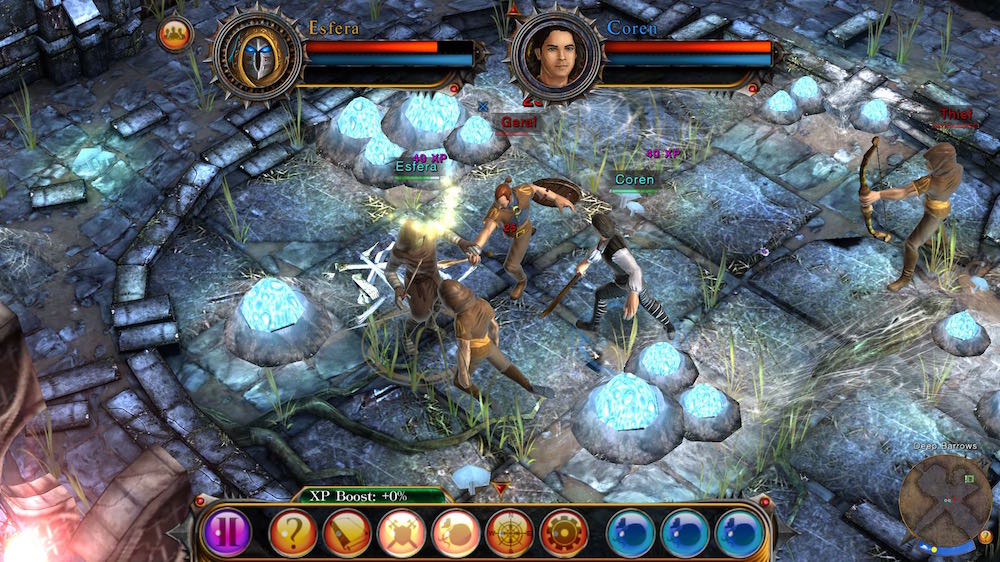
Task: Toggle the red arrow above the action bar
Action: click(x=502, y=487)
